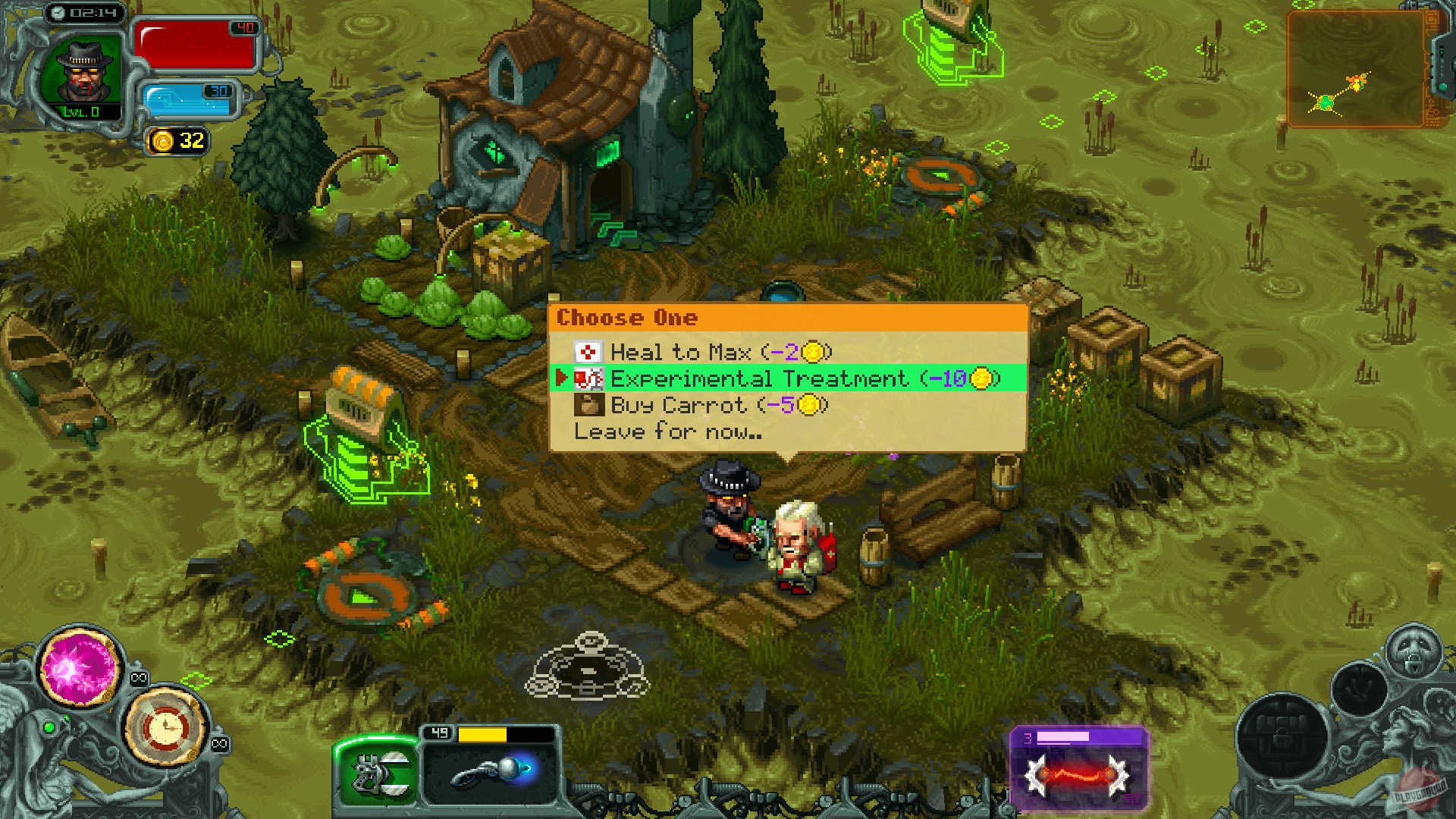Screen dimensions: 1456x819
Task: Choose Leave for now in the dialog
Action: pos(667,431)
